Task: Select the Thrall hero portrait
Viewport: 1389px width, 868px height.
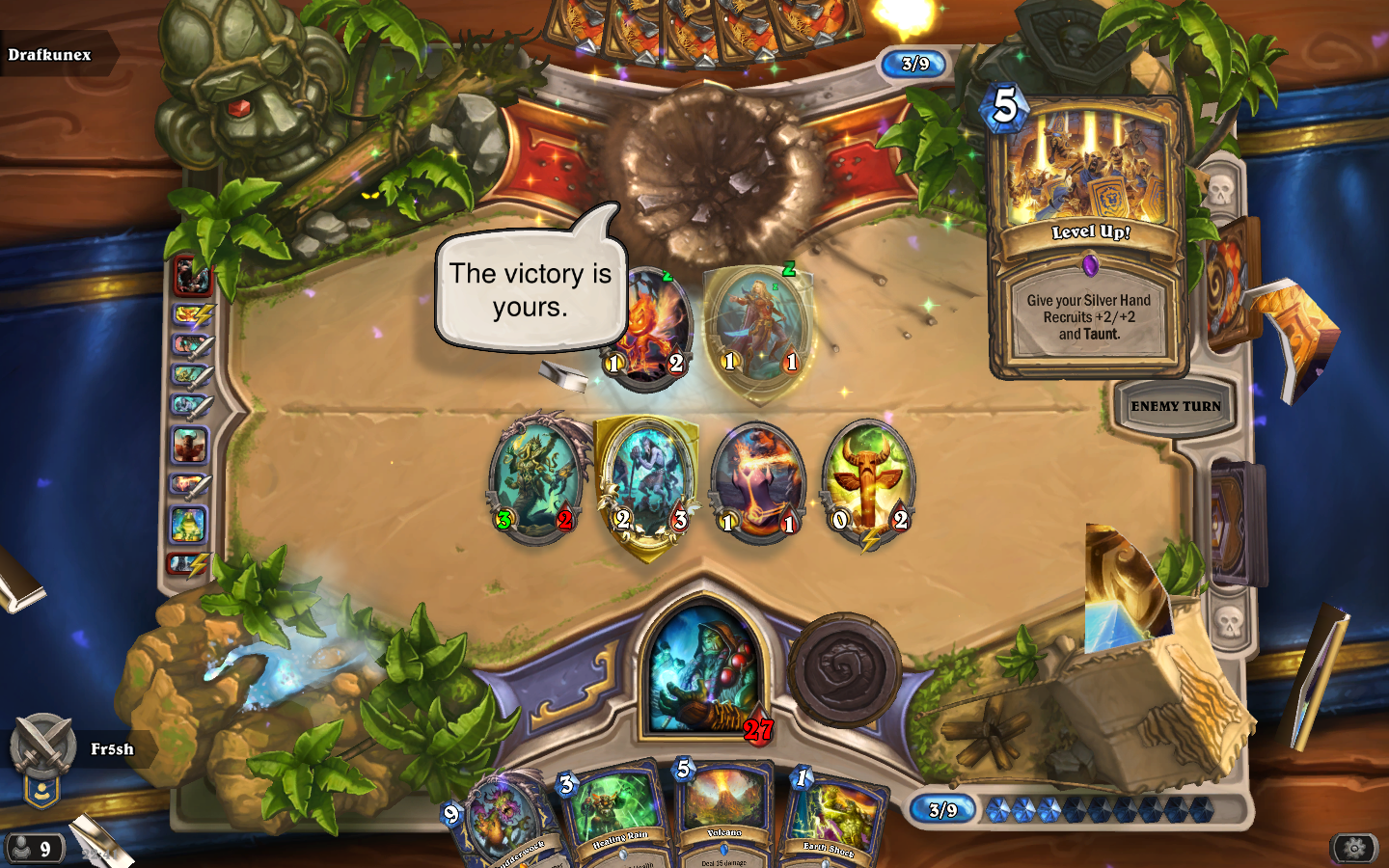Action: tap(704, 667)
